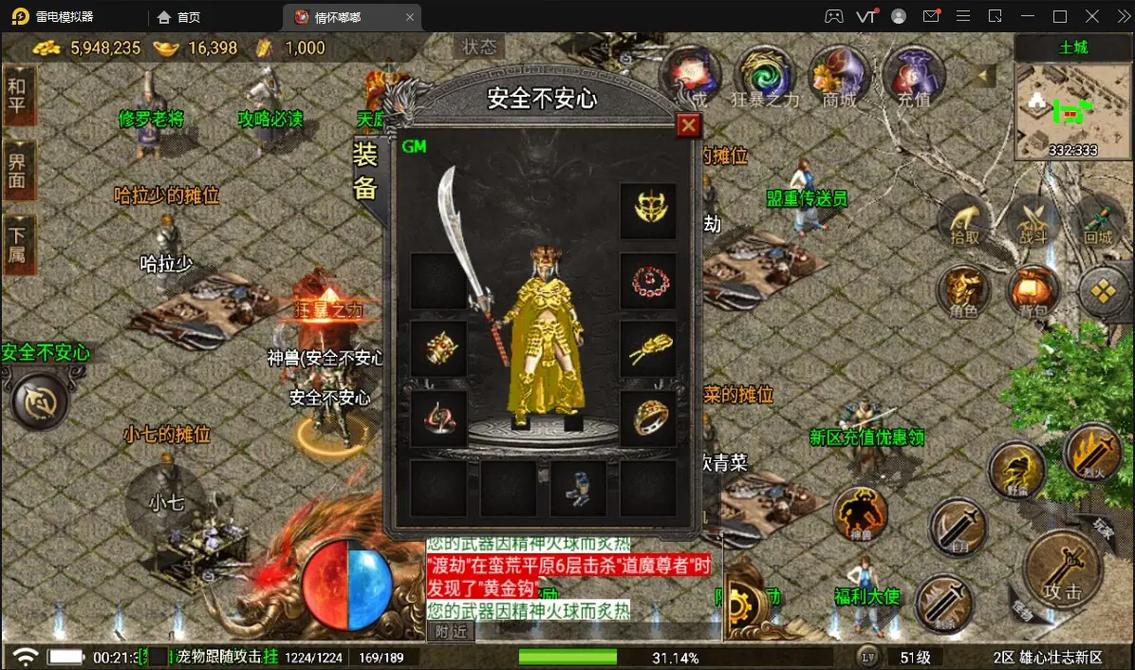Select the red bead necklace slot

(648, 280)
